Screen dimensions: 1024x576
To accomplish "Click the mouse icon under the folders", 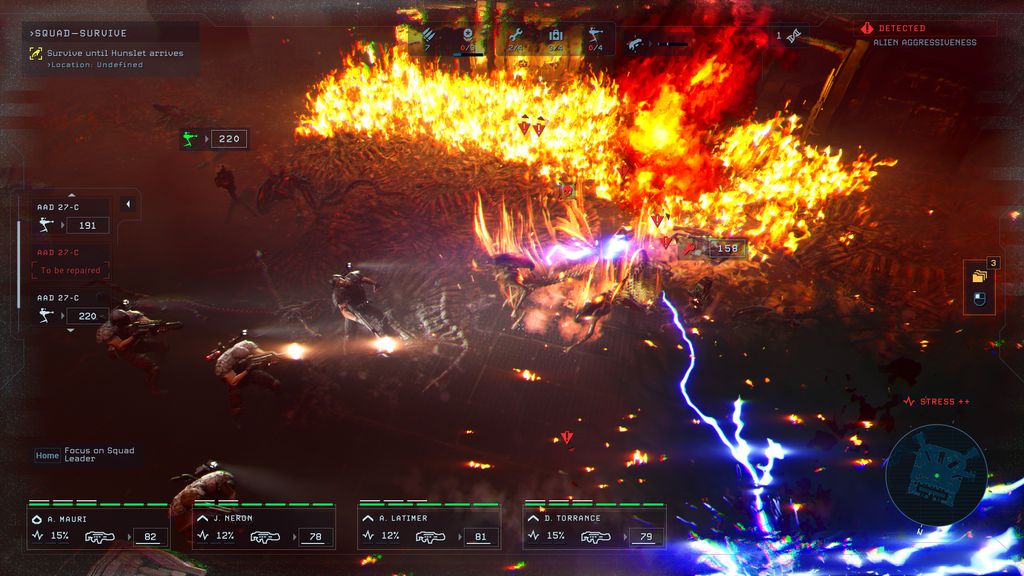I will click(x=980, y=299).
